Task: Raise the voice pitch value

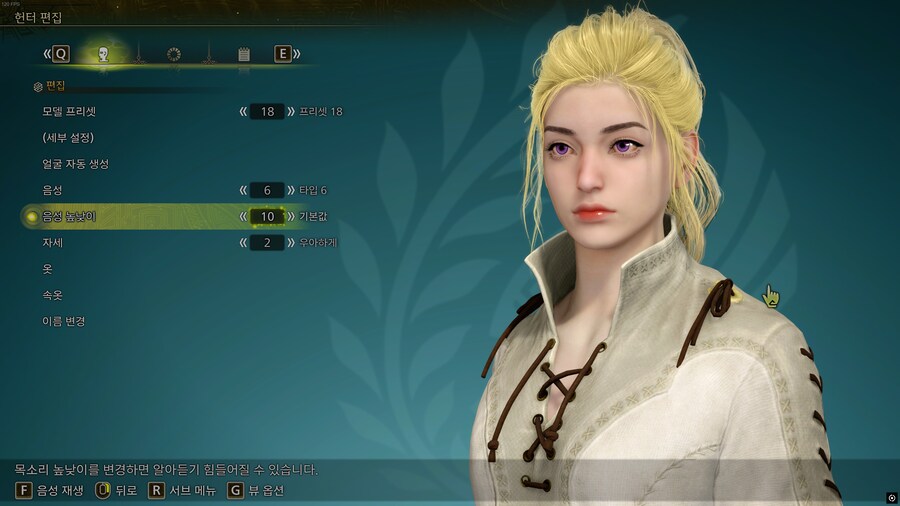Action: point(291,216)
